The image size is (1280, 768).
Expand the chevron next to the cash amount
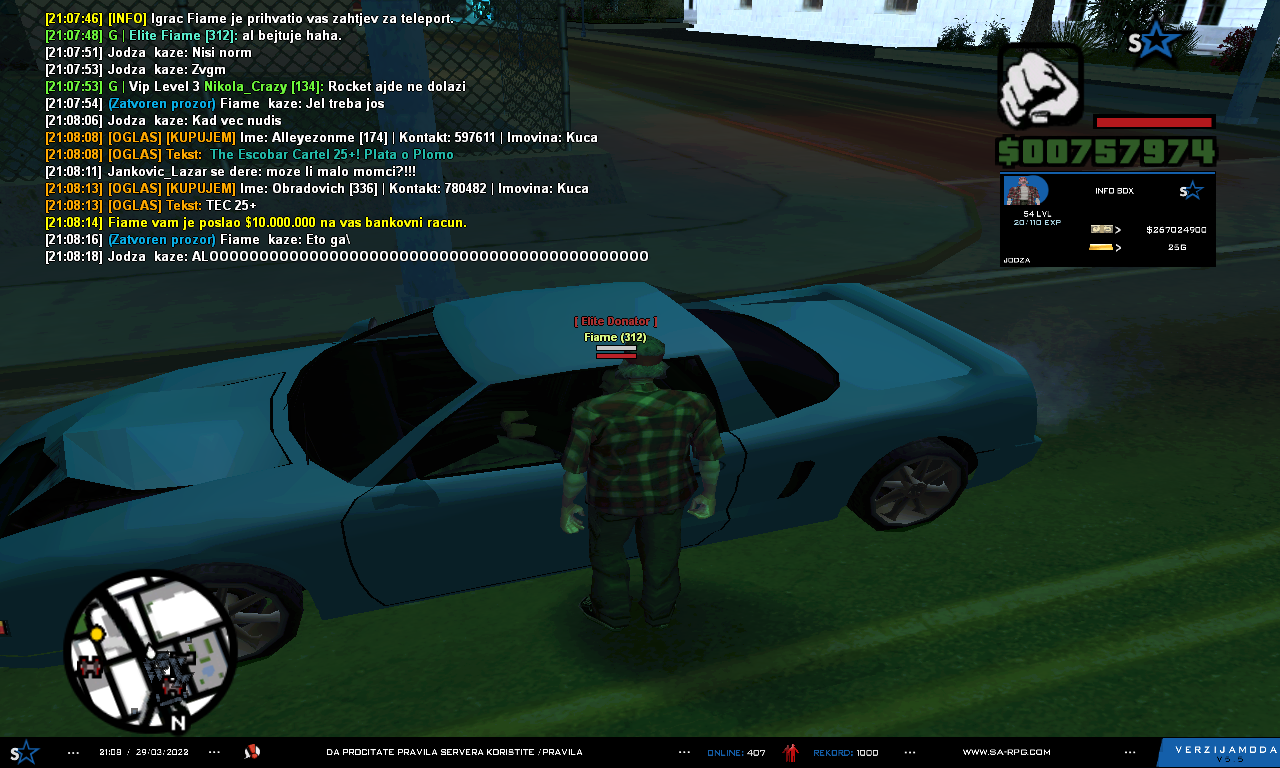point(1118,229)
